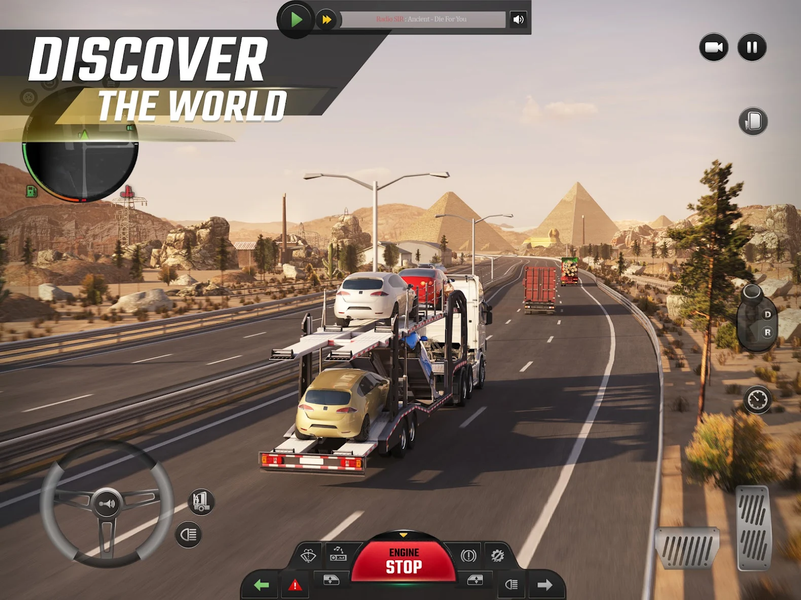Click the steering wheel control
The image size is (801, 600).
pos(99,499)
